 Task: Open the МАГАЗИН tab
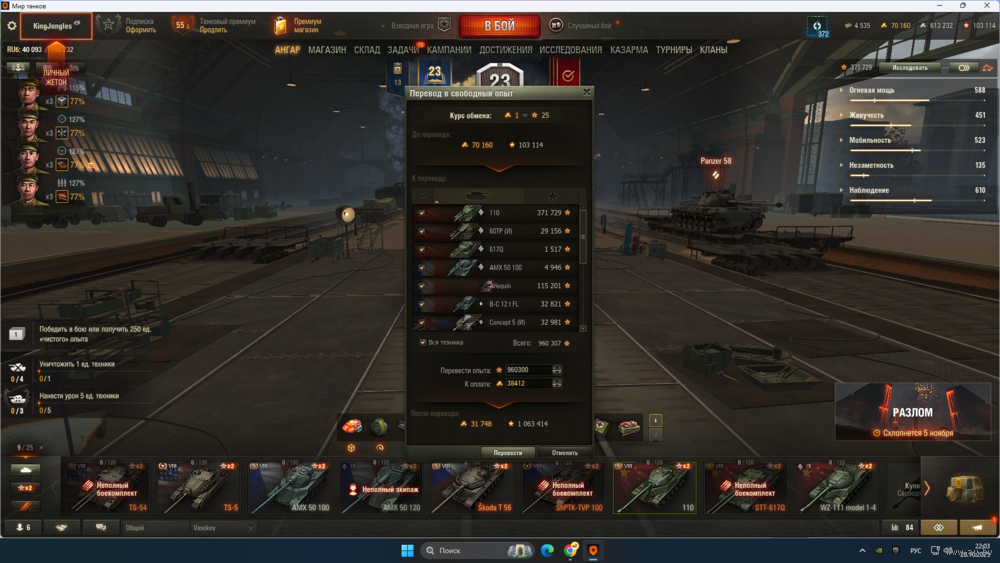click(x=327, y=50)
